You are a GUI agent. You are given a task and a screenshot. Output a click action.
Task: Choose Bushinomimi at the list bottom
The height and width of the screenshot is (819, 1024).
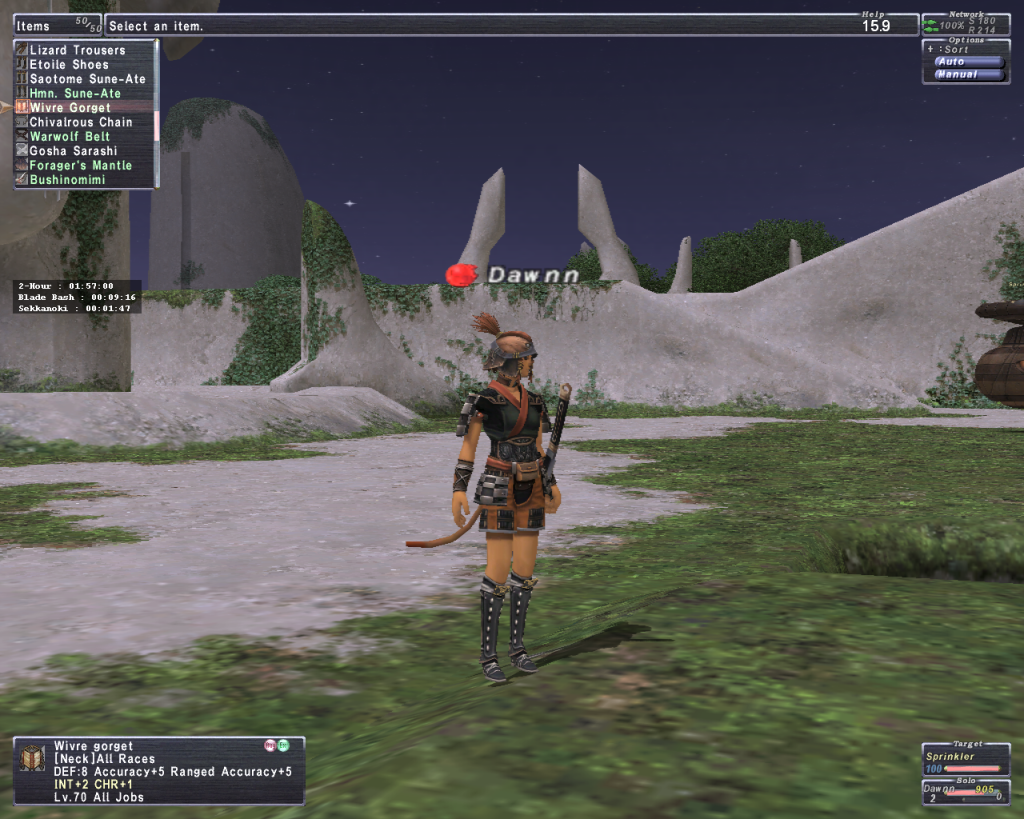68,180
